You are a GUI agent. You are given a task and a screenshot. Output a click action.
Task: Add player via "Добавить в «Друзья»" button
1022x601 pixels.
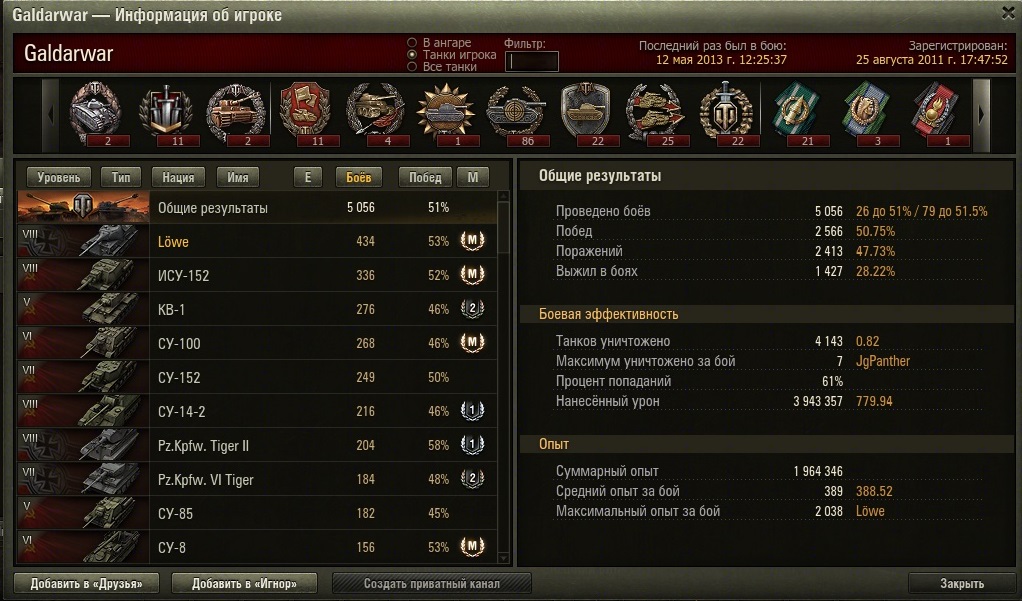pyautogui.click(x=86, y=583)
